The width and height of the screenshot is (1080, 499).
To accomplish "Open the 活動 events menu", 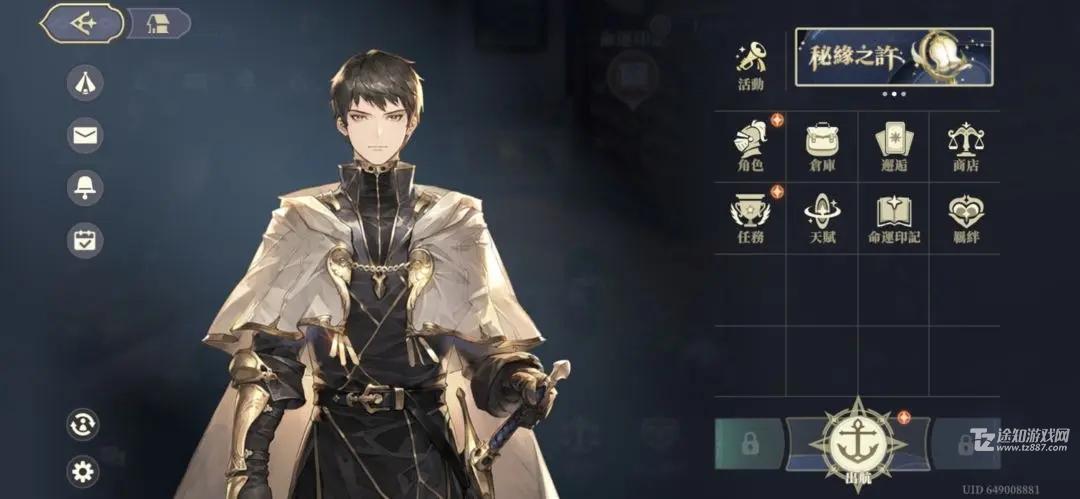I will click(x=750, y=65).
